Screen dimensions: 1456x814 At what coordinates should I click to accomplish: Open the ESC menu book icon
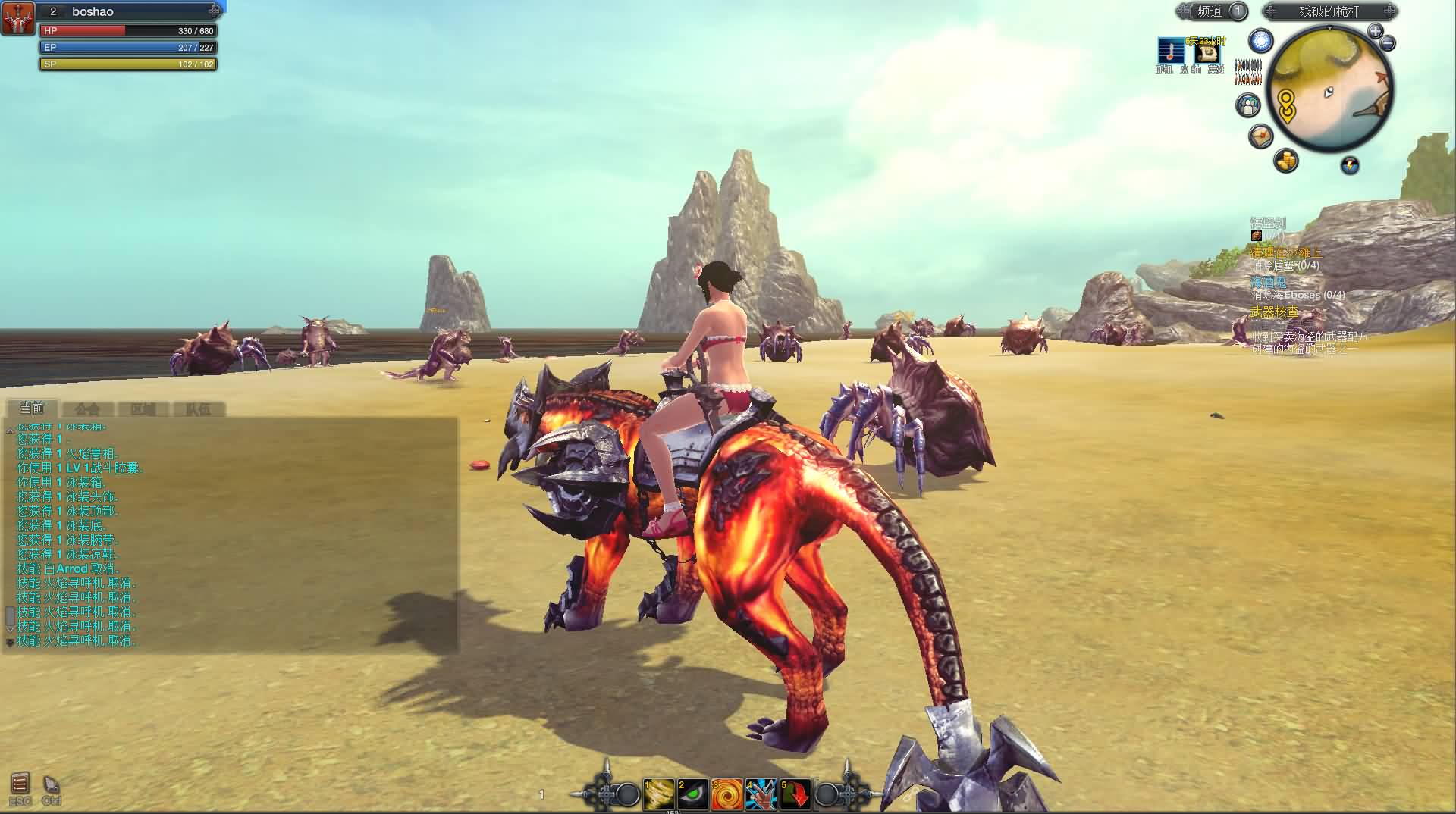20,784
